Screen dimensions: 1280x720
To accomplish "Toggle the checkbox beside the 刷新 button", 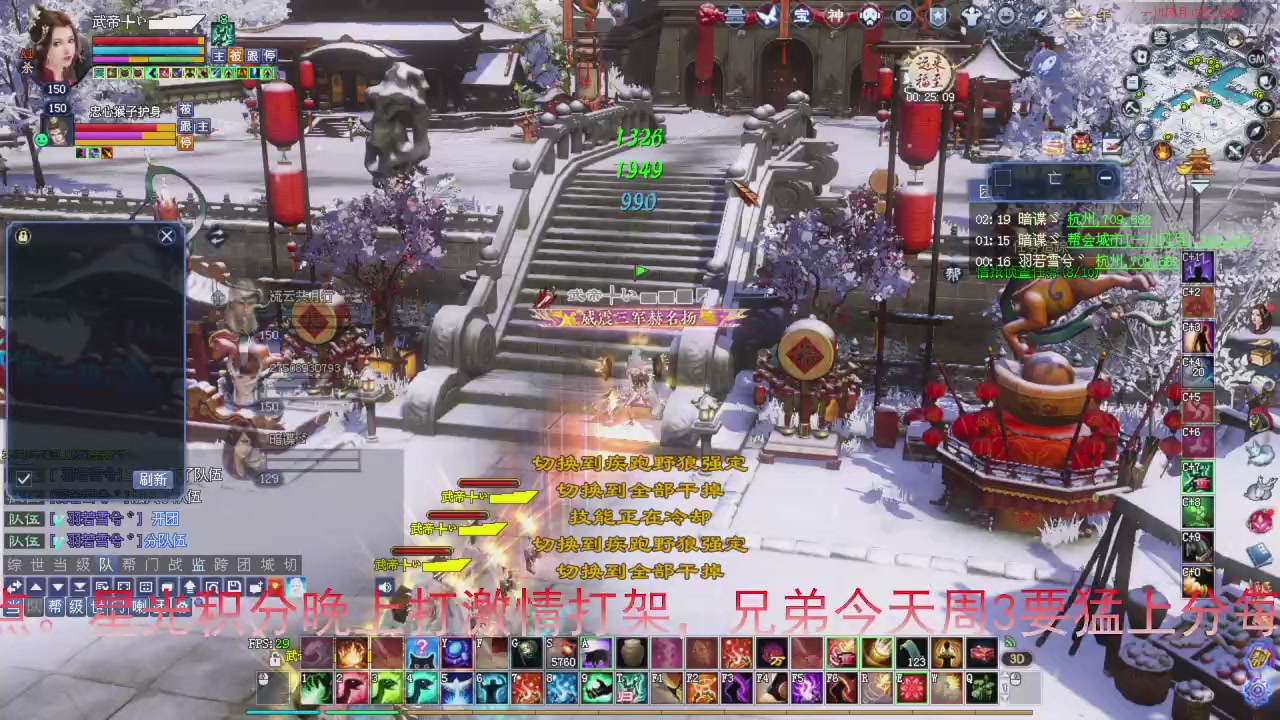I will 23,480.
